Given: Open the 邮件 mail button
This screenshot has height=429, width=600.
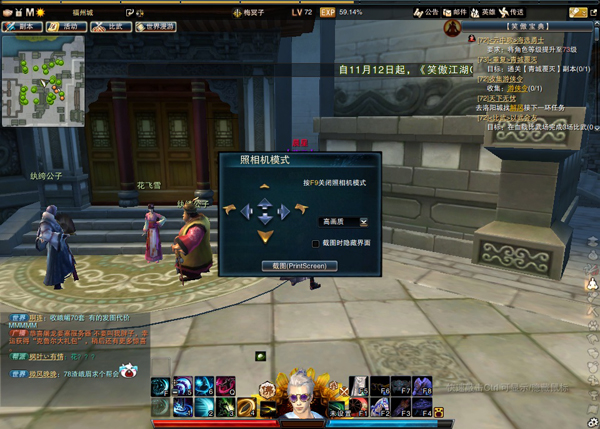Looking at the screenshot, I should click(454, 12).
